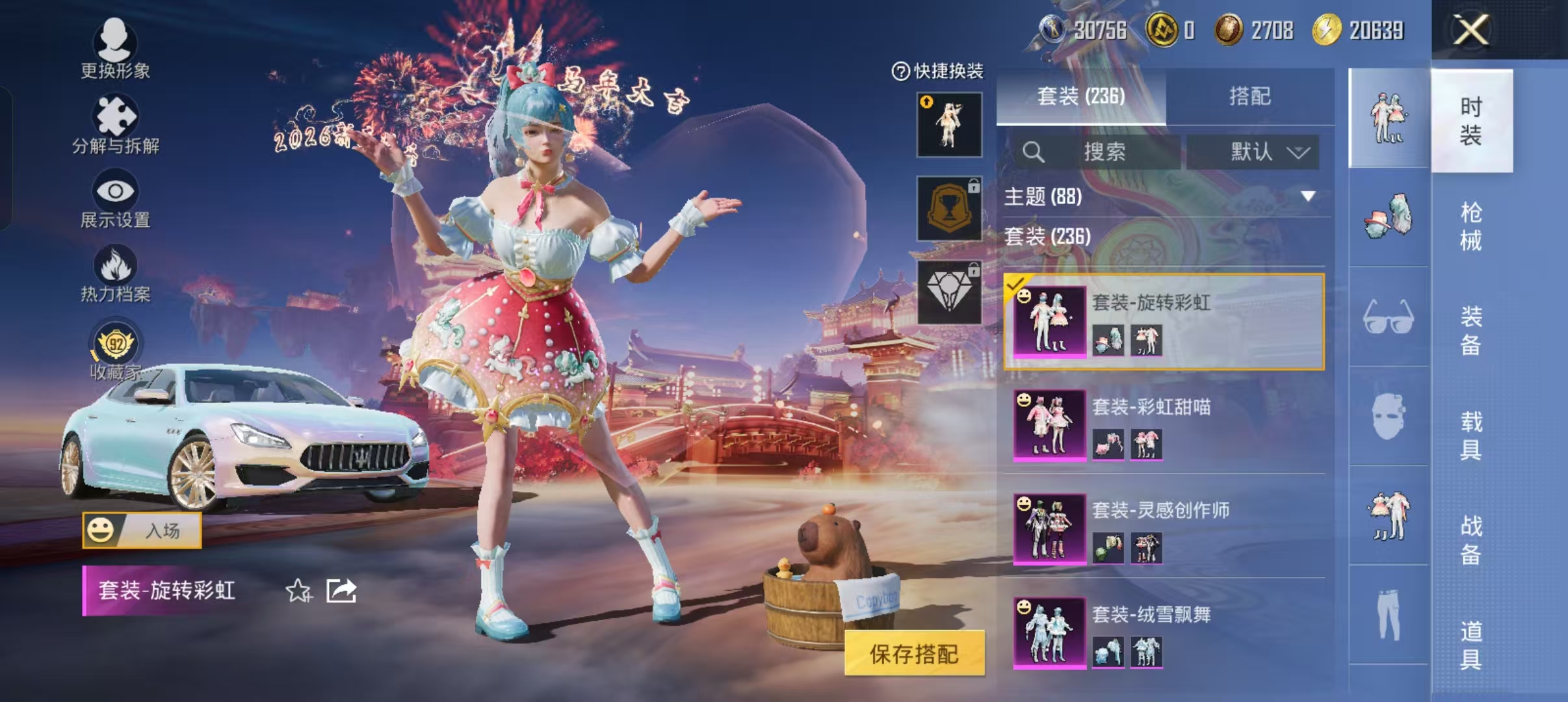Image resolution: width=1568 pixels, height=702 pixels.
Task: Select the full outfit set category icon
Action: click(x=1389, y=117)
